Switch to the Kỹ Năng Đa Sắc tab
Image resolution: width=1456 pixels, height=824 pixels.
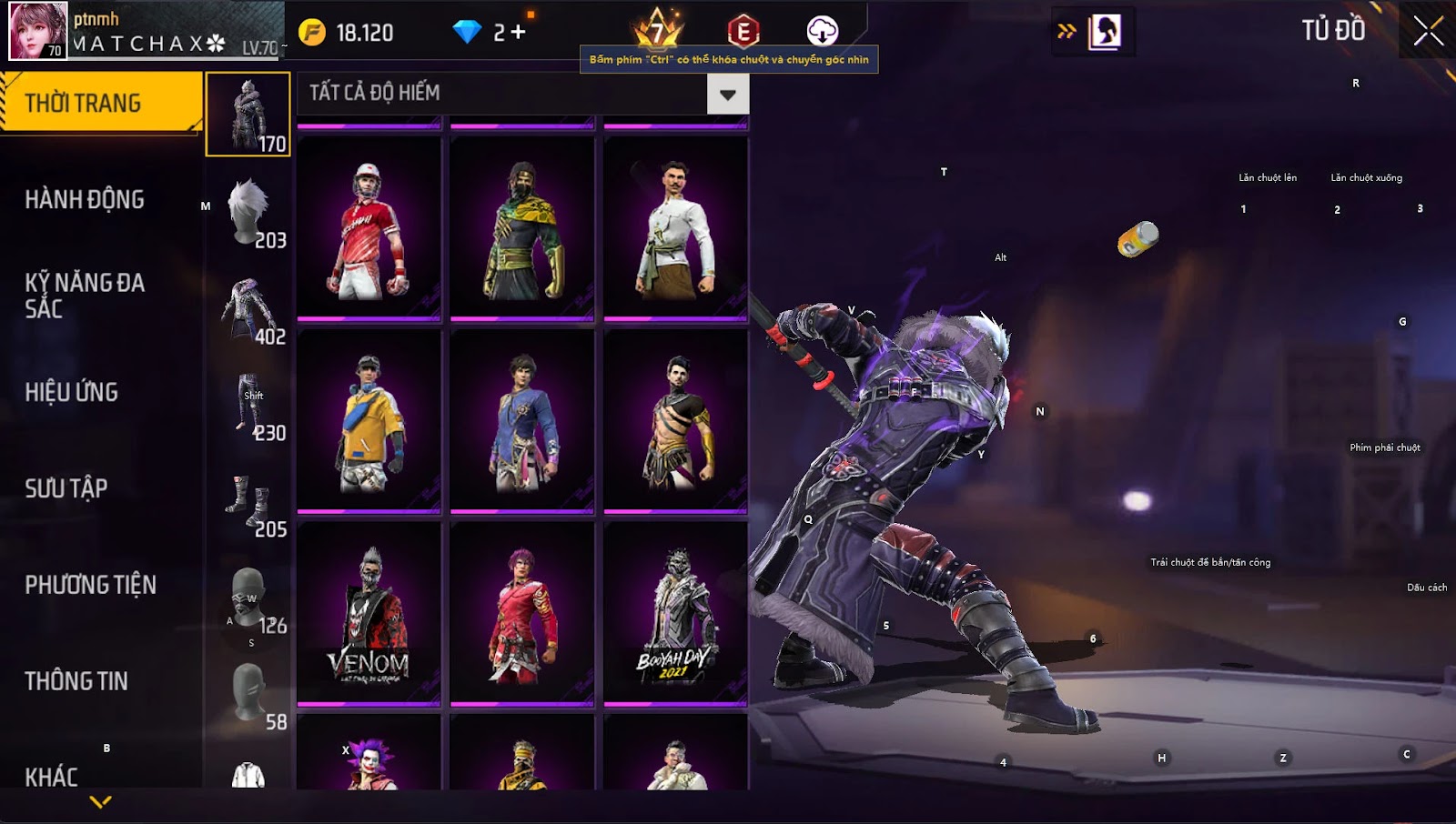(85, 296)
